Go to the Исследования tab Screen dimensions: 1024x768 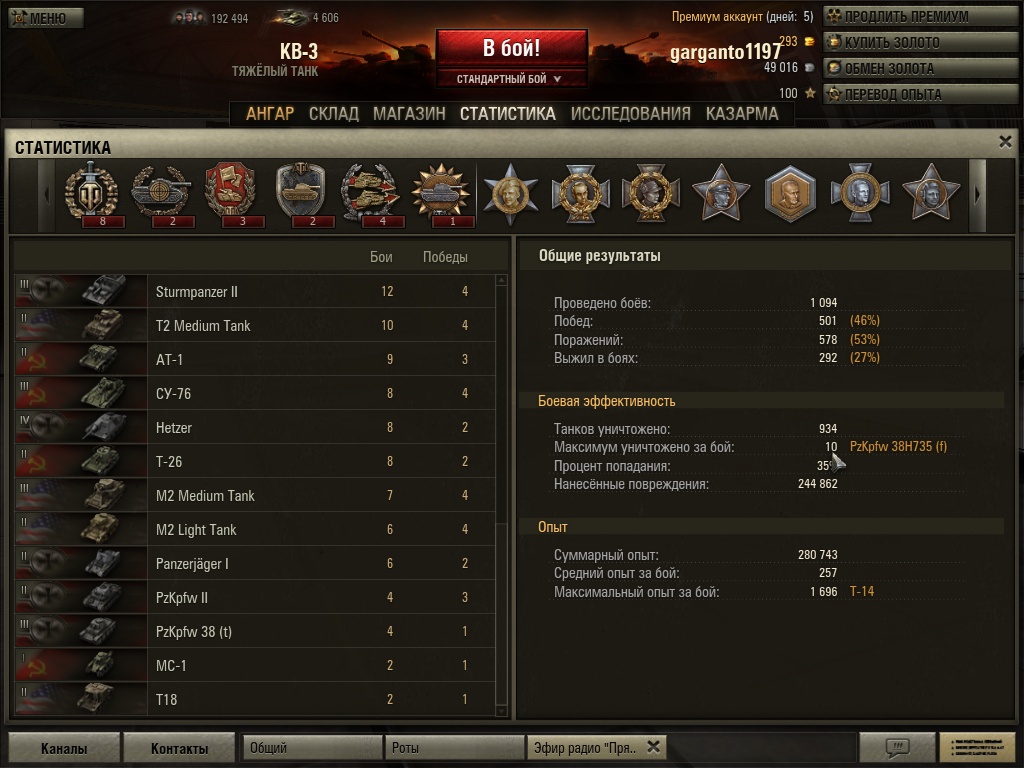(630, 113)
